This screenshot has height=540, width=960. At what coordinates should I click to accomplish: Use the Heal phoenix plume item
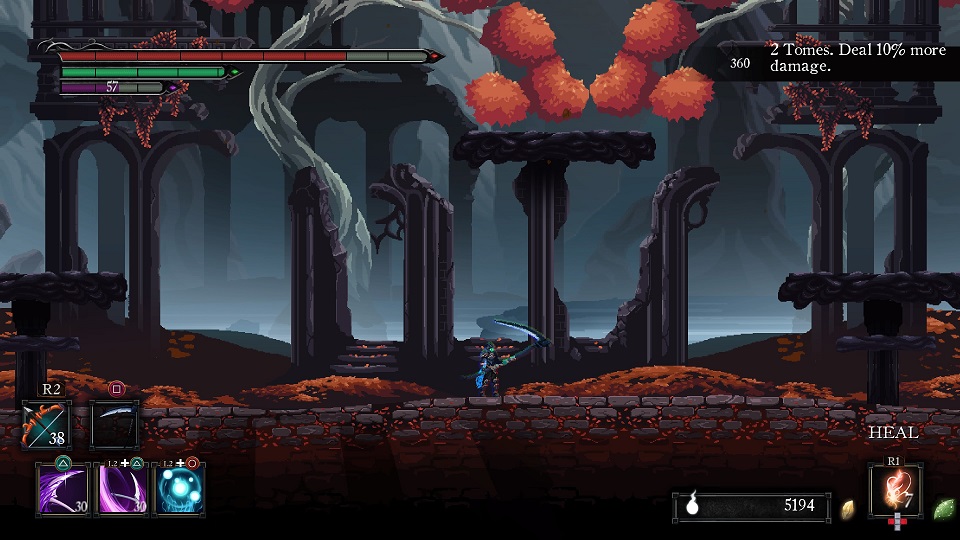tap(895, 491)
